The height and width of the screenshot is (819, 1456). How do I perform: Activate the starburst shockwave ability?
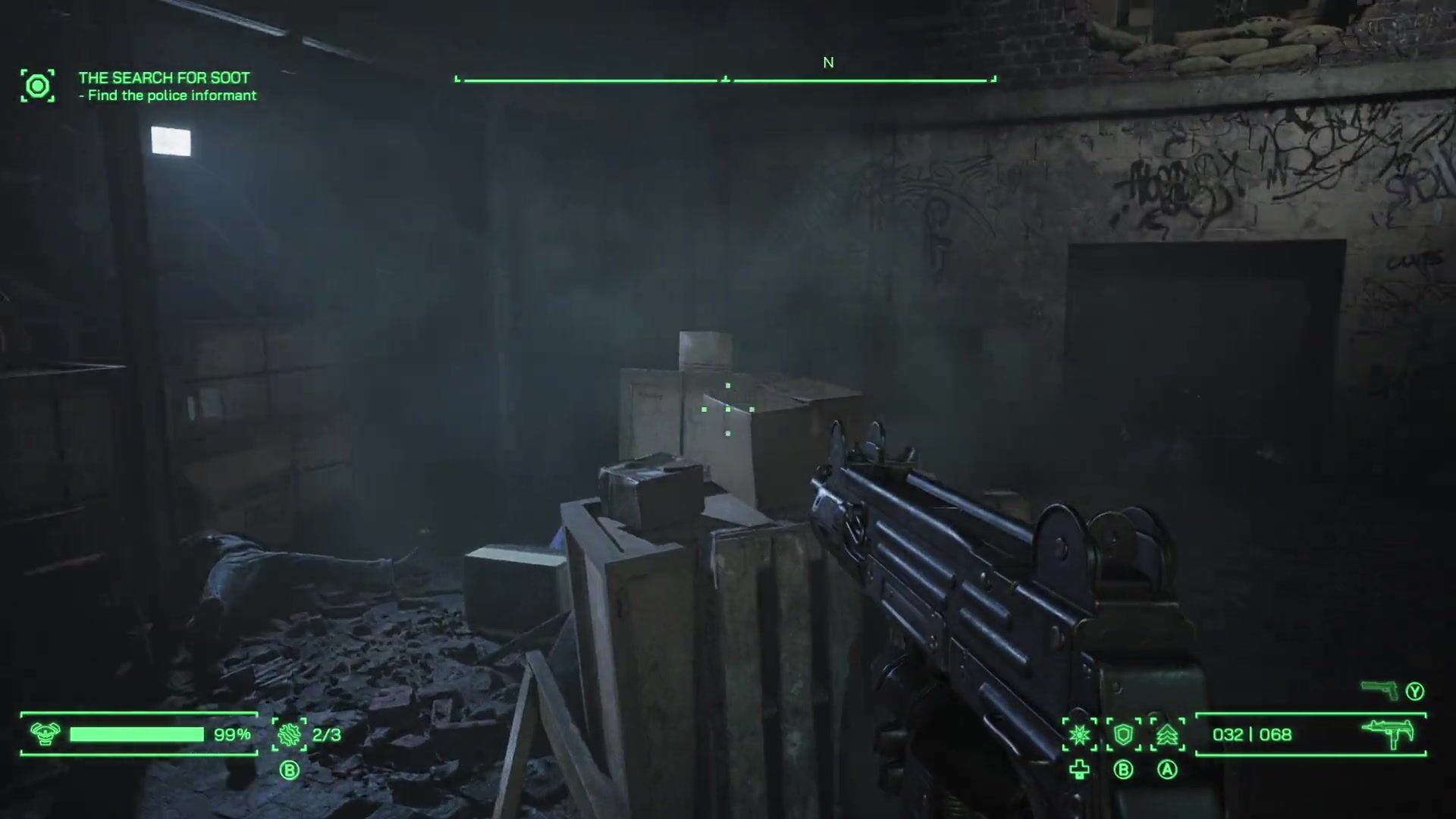(1079, 734)
